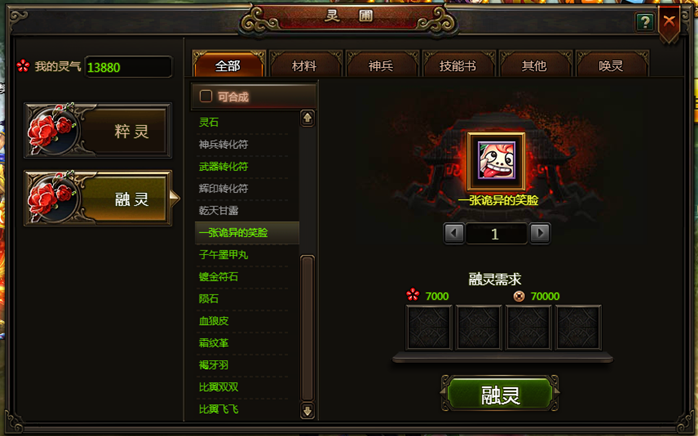
Task: Select the 全部 tab
Action: (x=228, y=66)
